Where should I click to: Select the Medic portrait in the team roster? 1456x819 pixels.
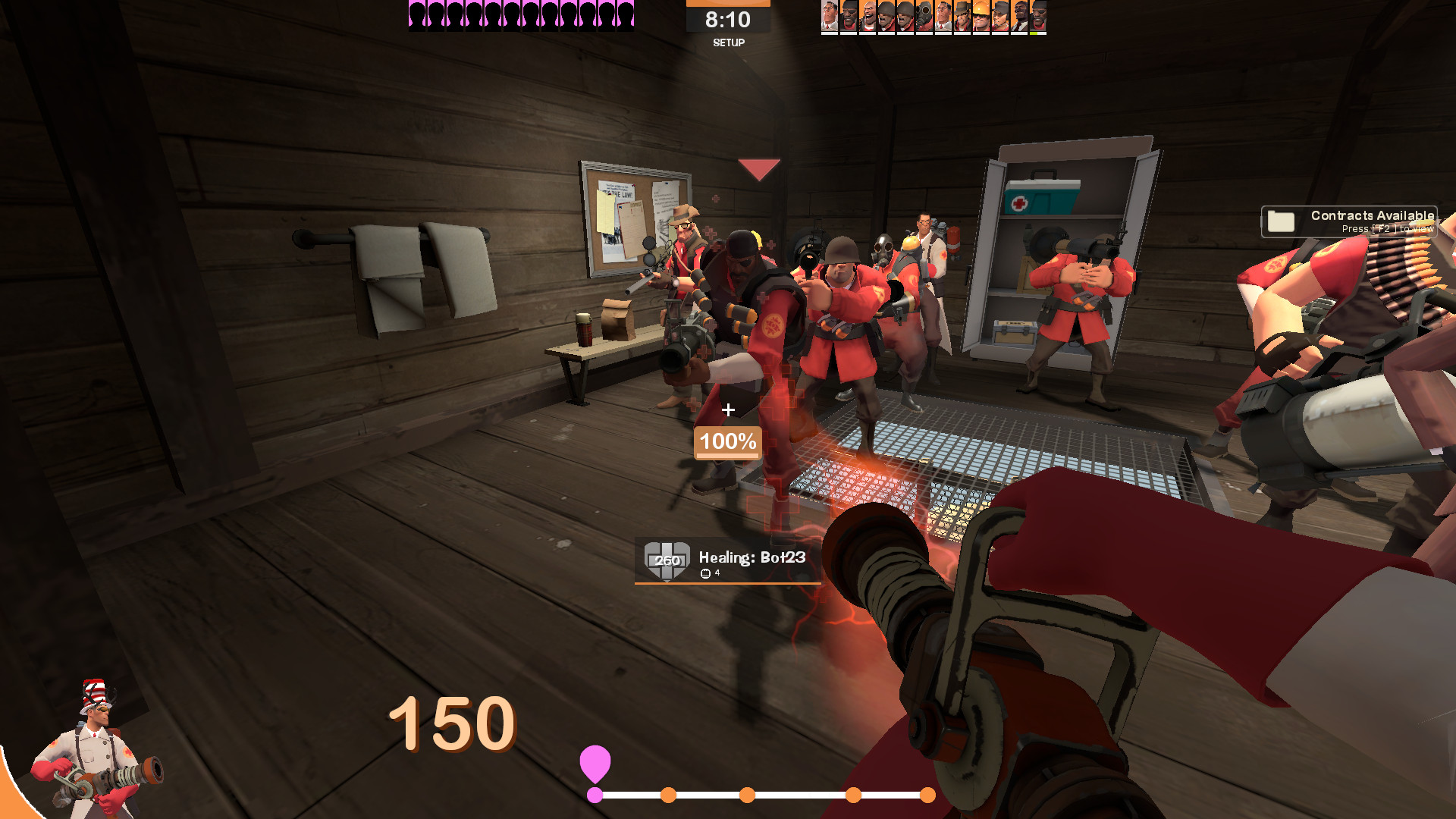point(829,15)
